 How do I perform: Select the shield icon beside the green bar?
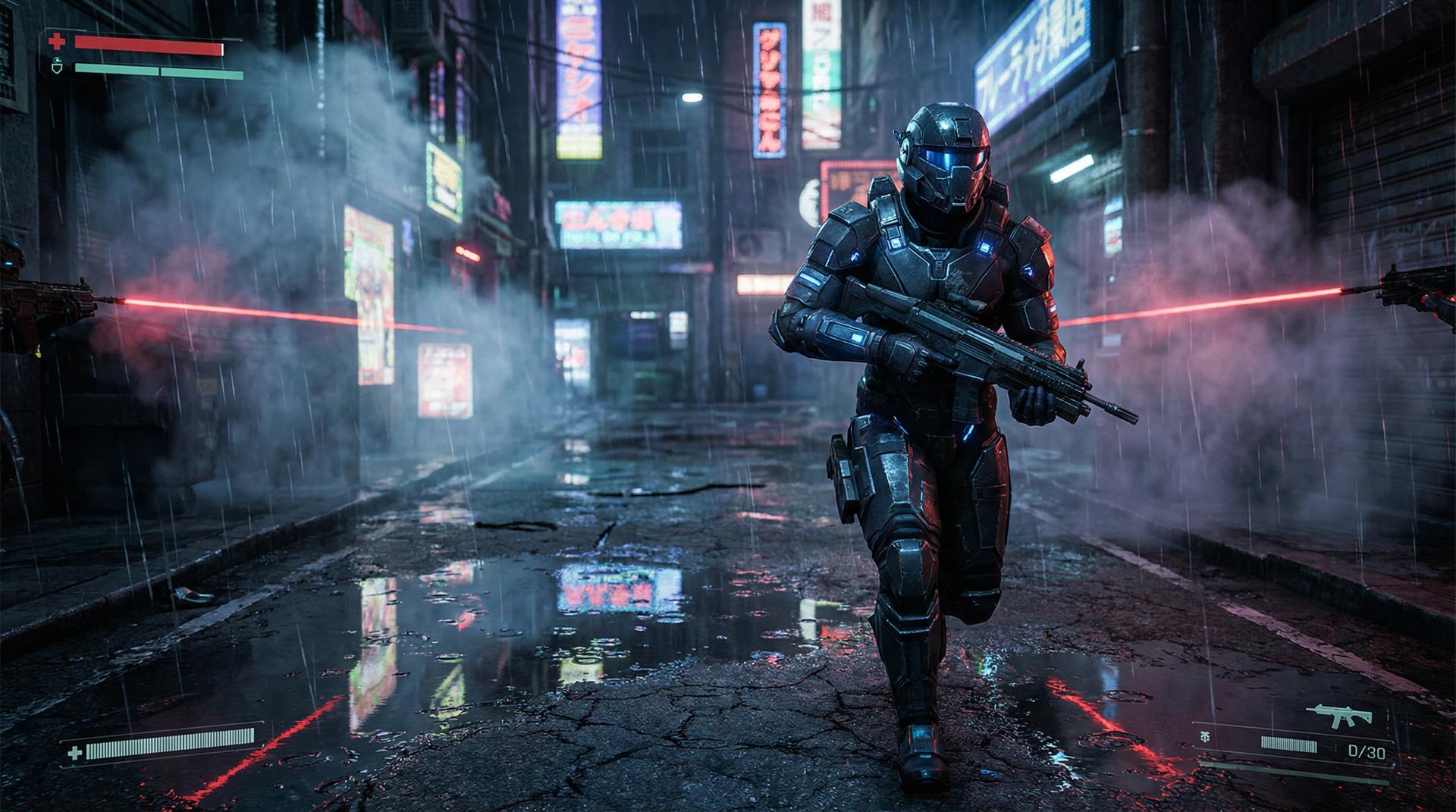56,70
